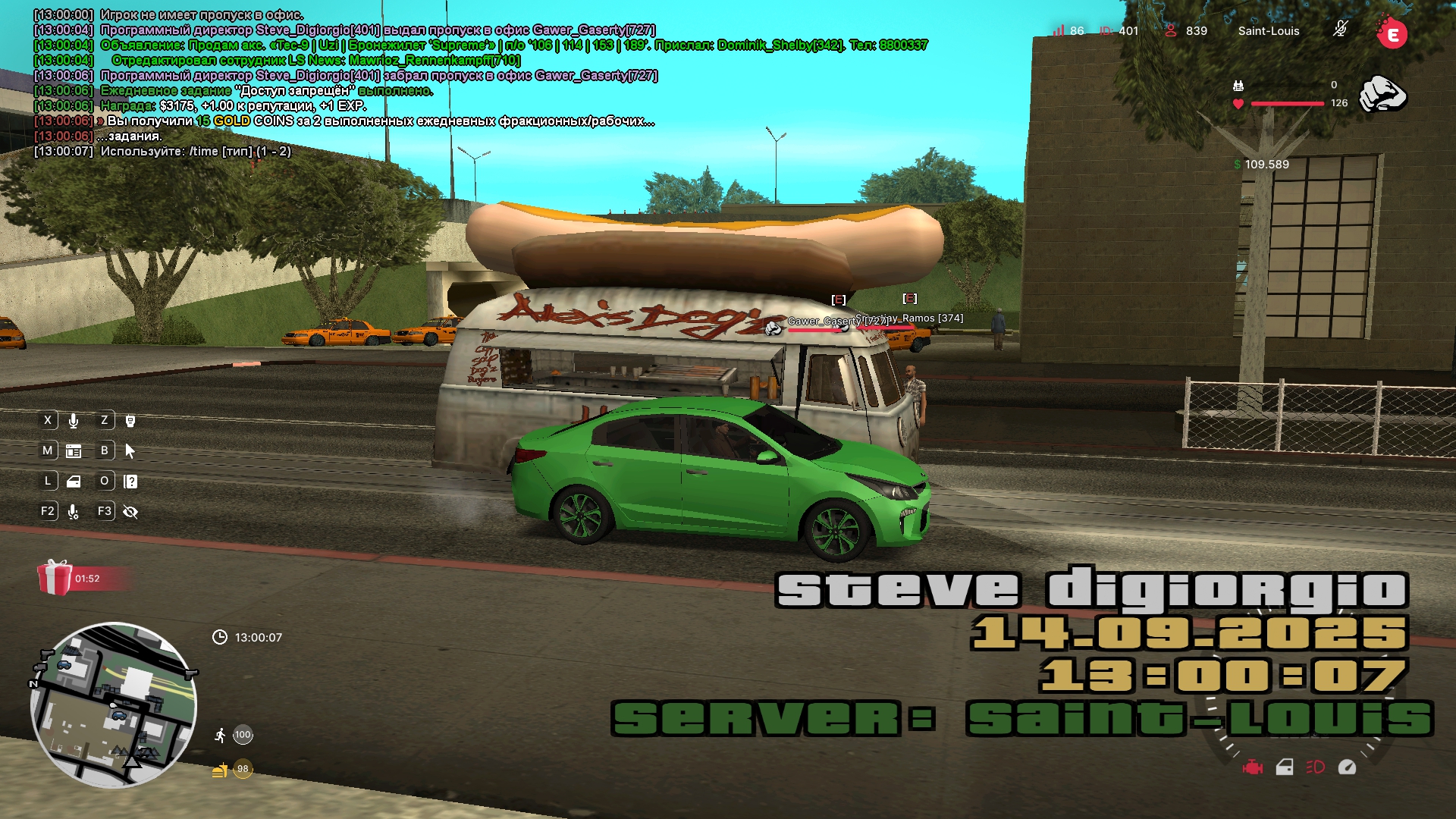Screen dimensions: 1456x819
Task: Click the walkie-talkie radio icon
Action: click(x=130, y=421)
